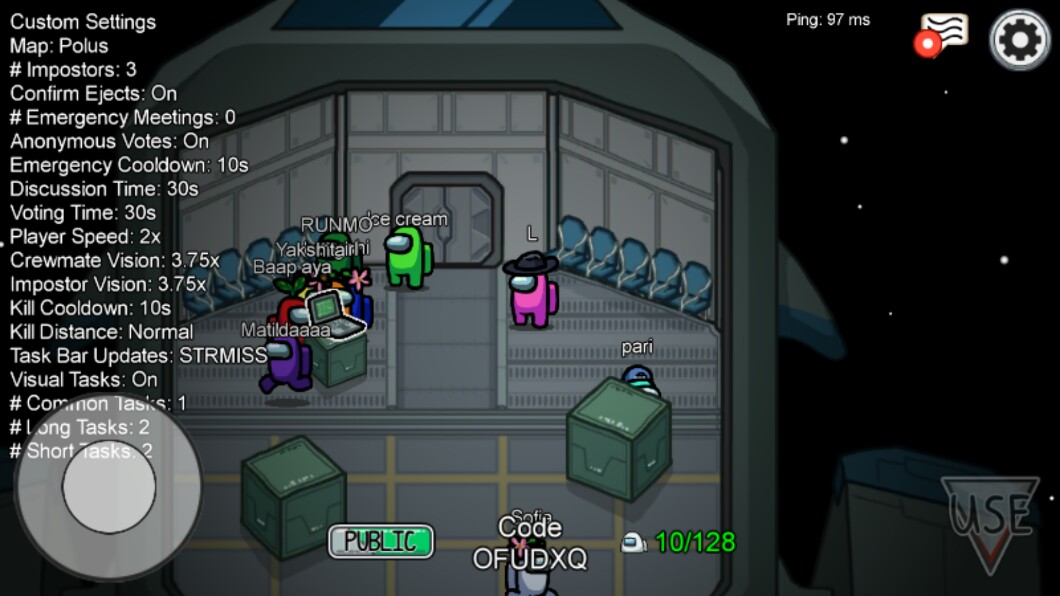Screen dimensions: 1060x596
Task: Tap the USE action button
Action: (x=989, y=520)
